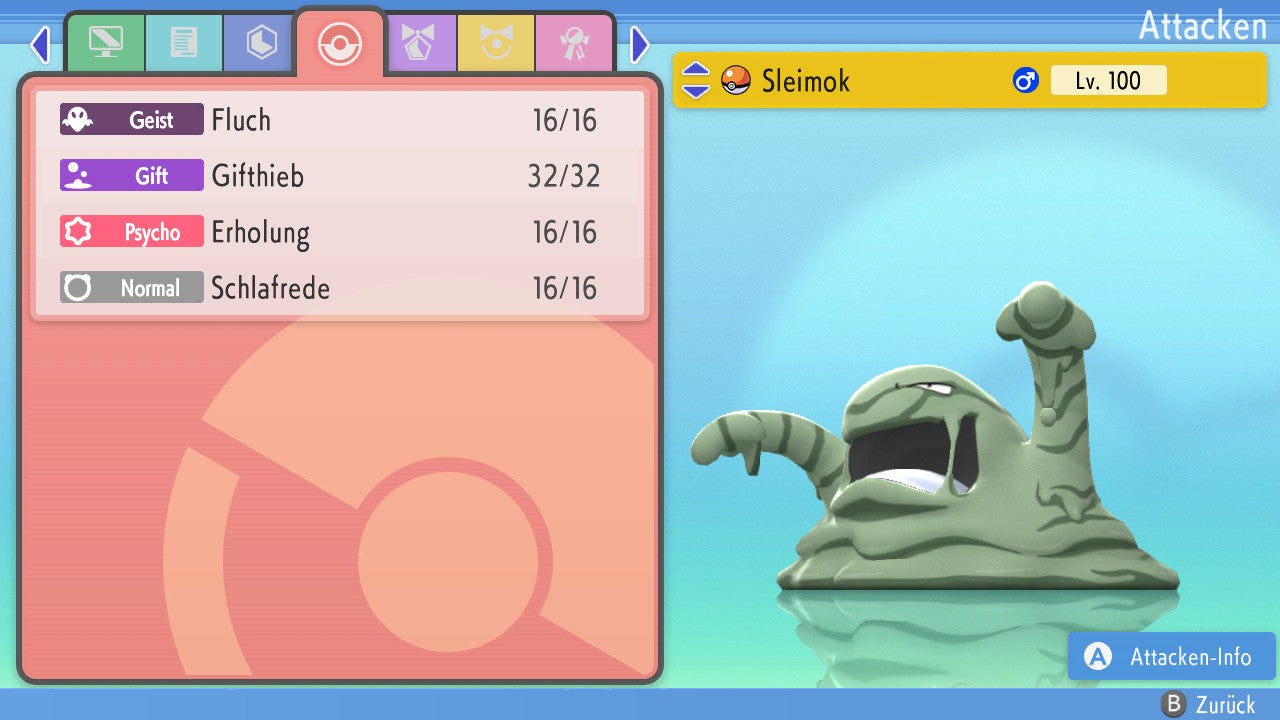The height and width of the screenshot is (720, 1280).
Task: Click the left arrow beside the tabs
Action: [39, 44]
